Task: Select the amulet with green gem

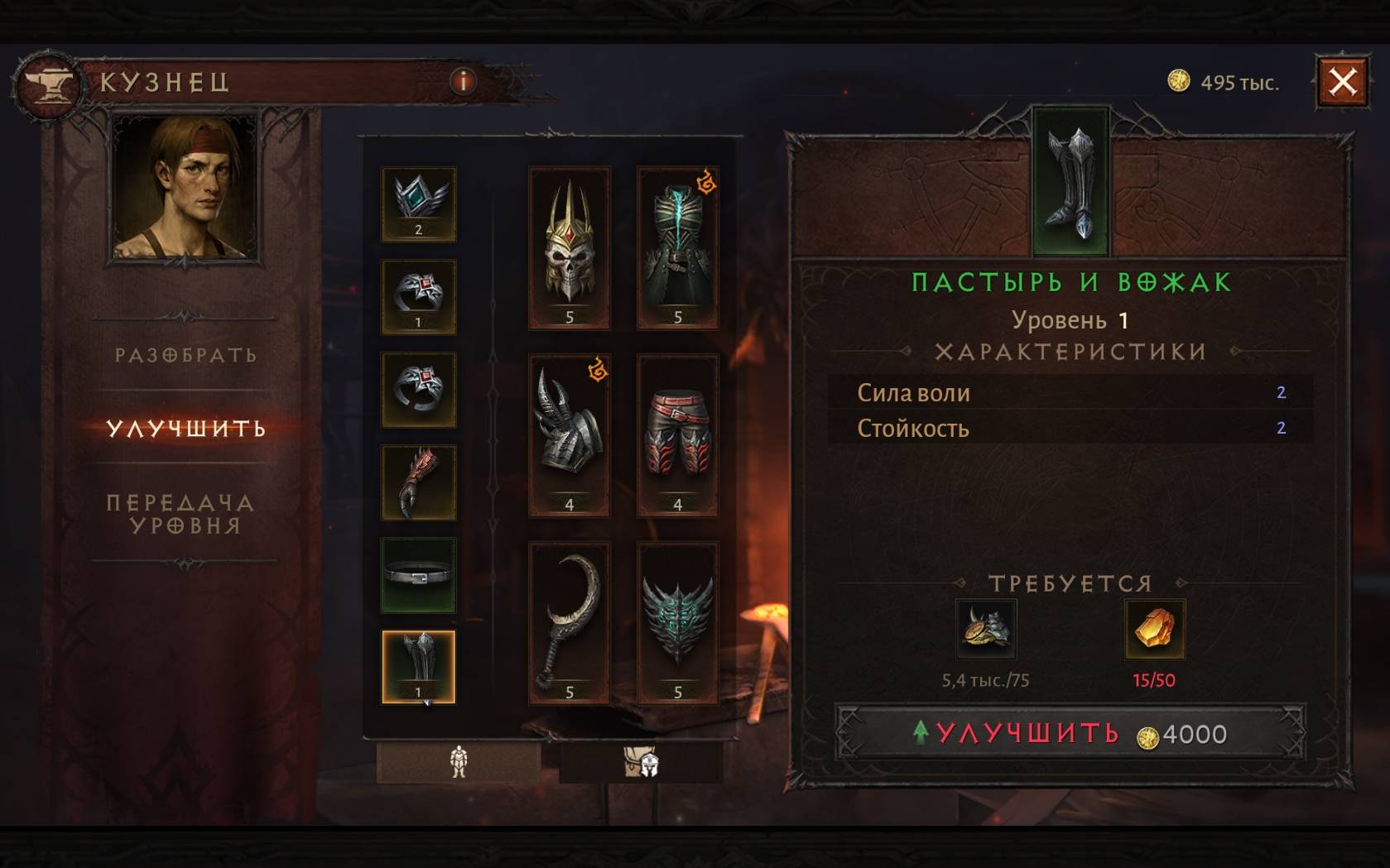Action: 418,204
